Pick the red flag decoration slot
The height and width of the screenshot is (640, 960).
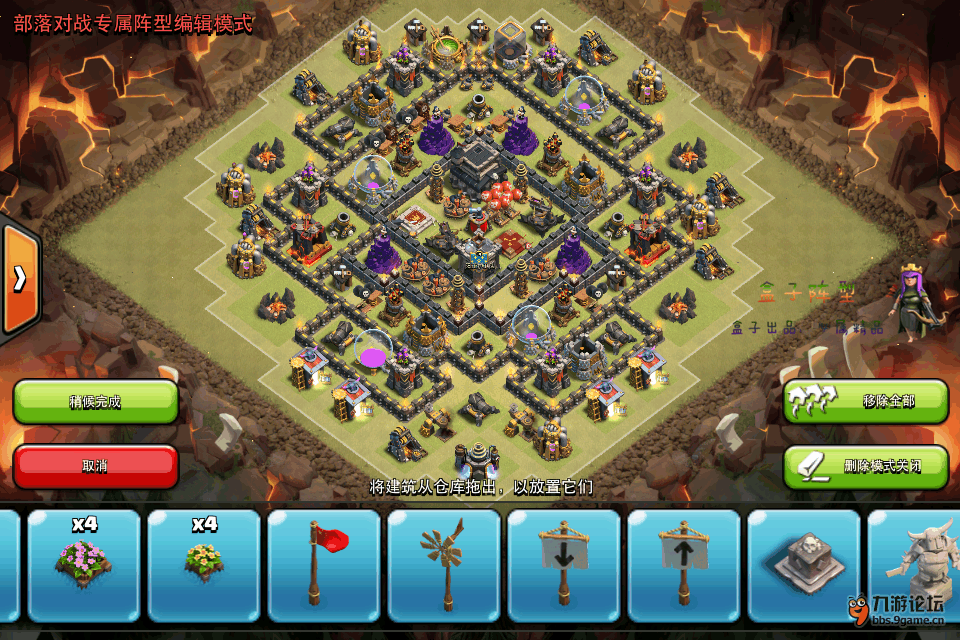tap(324, 565)
